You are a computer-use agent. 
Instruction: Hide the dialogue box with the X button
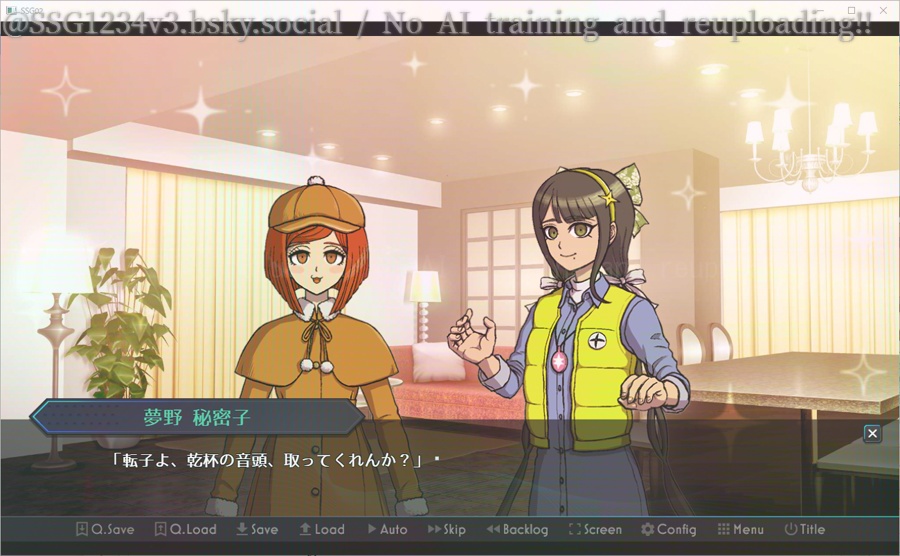click(x=872, y=433)
